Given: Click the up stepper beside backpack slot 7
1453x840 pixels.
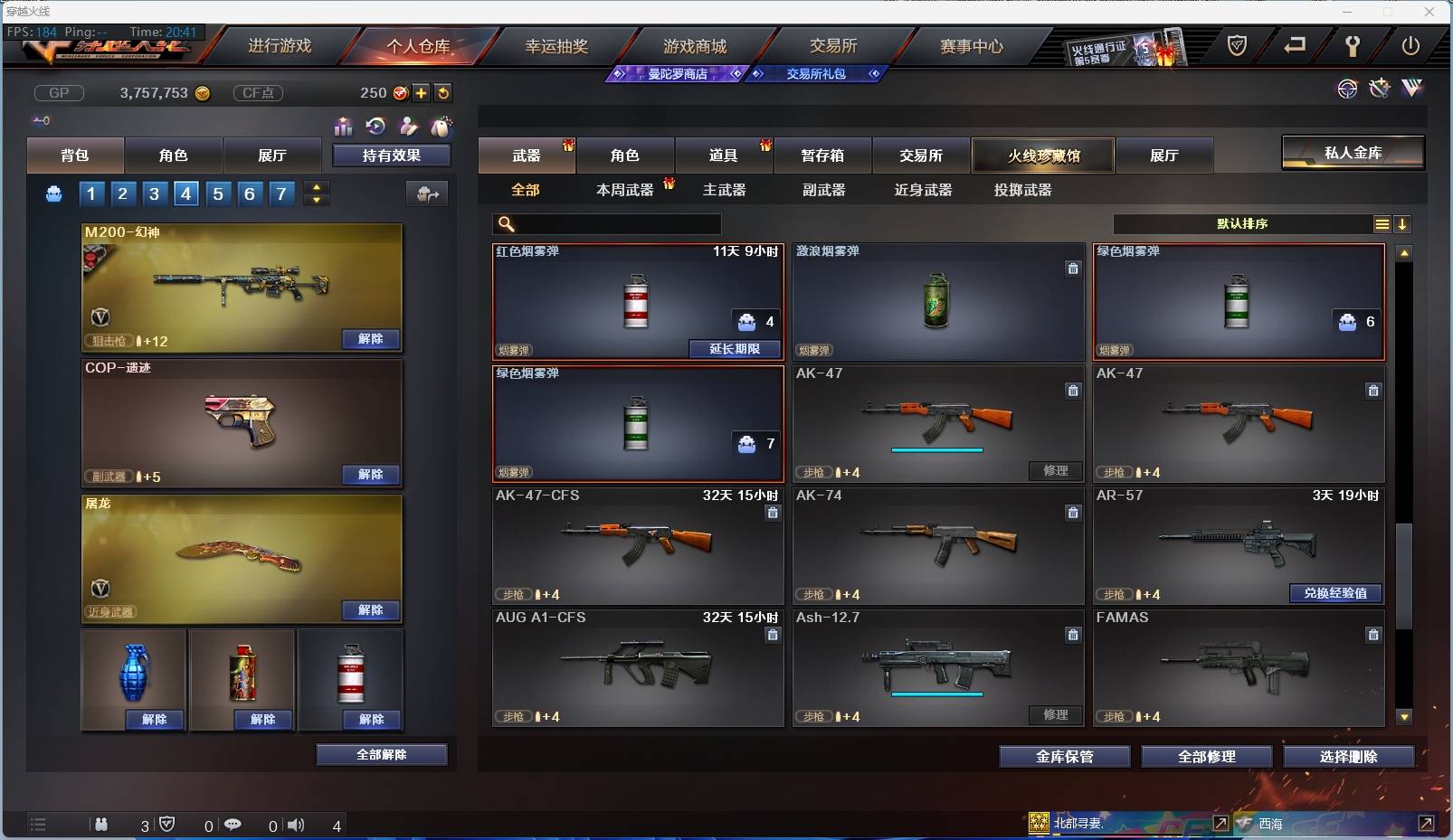Looking at the screenshot, I should tap(316, 187).
